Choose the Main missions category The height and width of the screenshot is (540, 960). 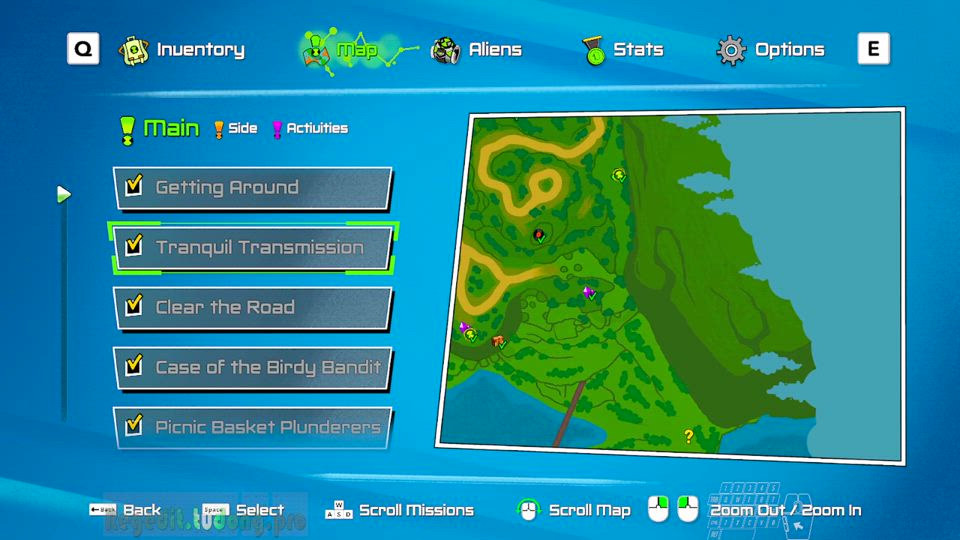pyautogui.click(x=160, y=128)
